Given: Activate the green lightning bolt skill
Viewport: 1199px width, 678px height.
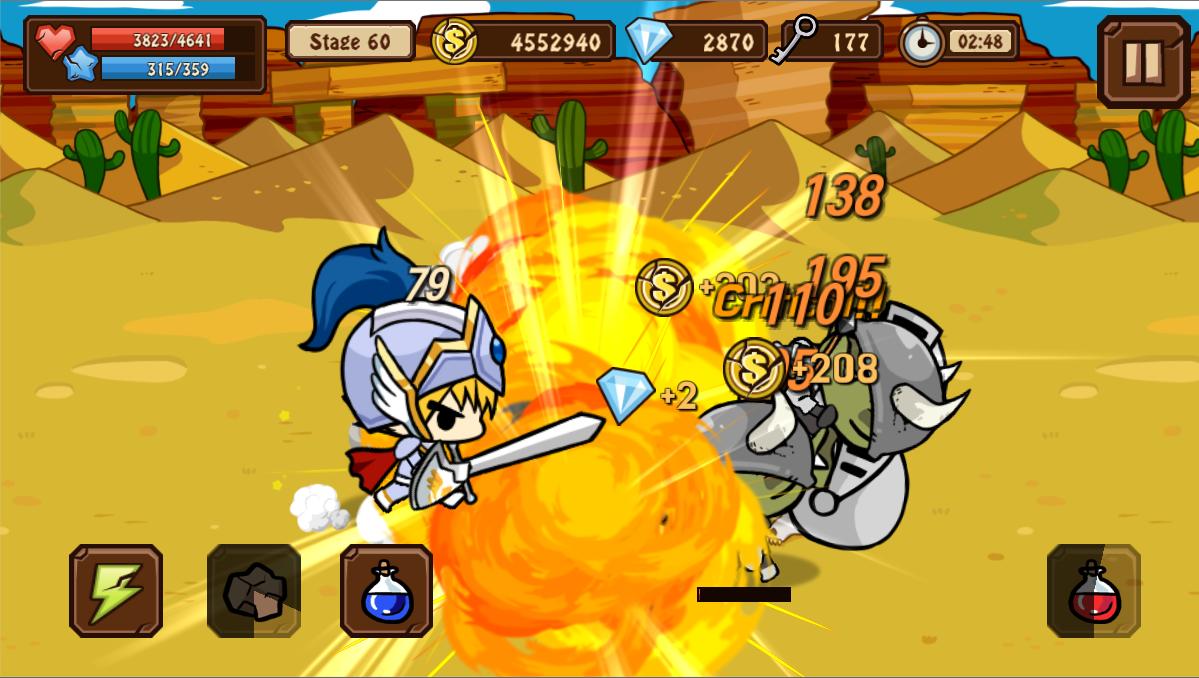Looking at the screenshot, I should point(116,591).
